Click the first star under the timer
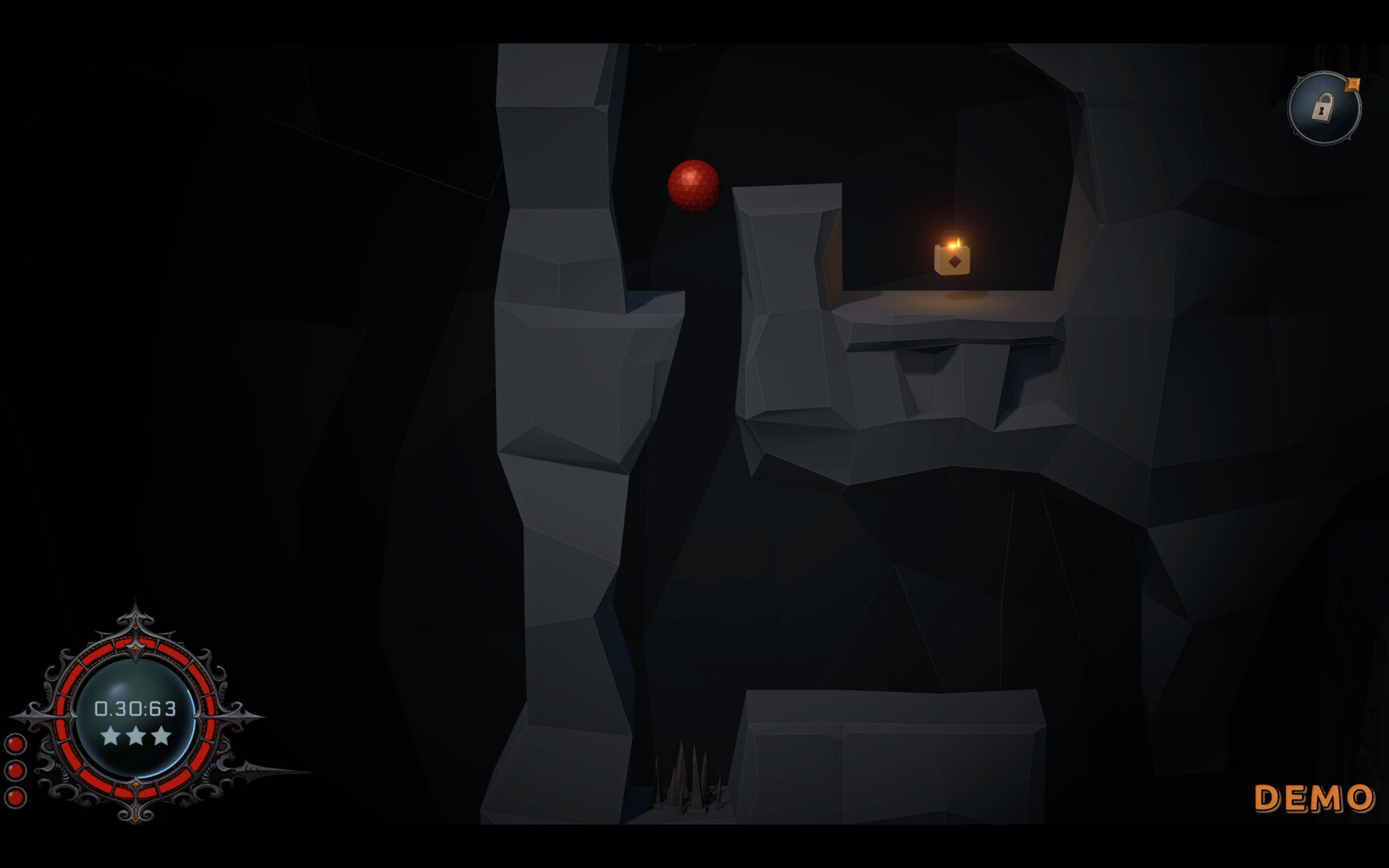This screenshot has height=868, width=1389. pyautogui.click(x=112, y=736)
